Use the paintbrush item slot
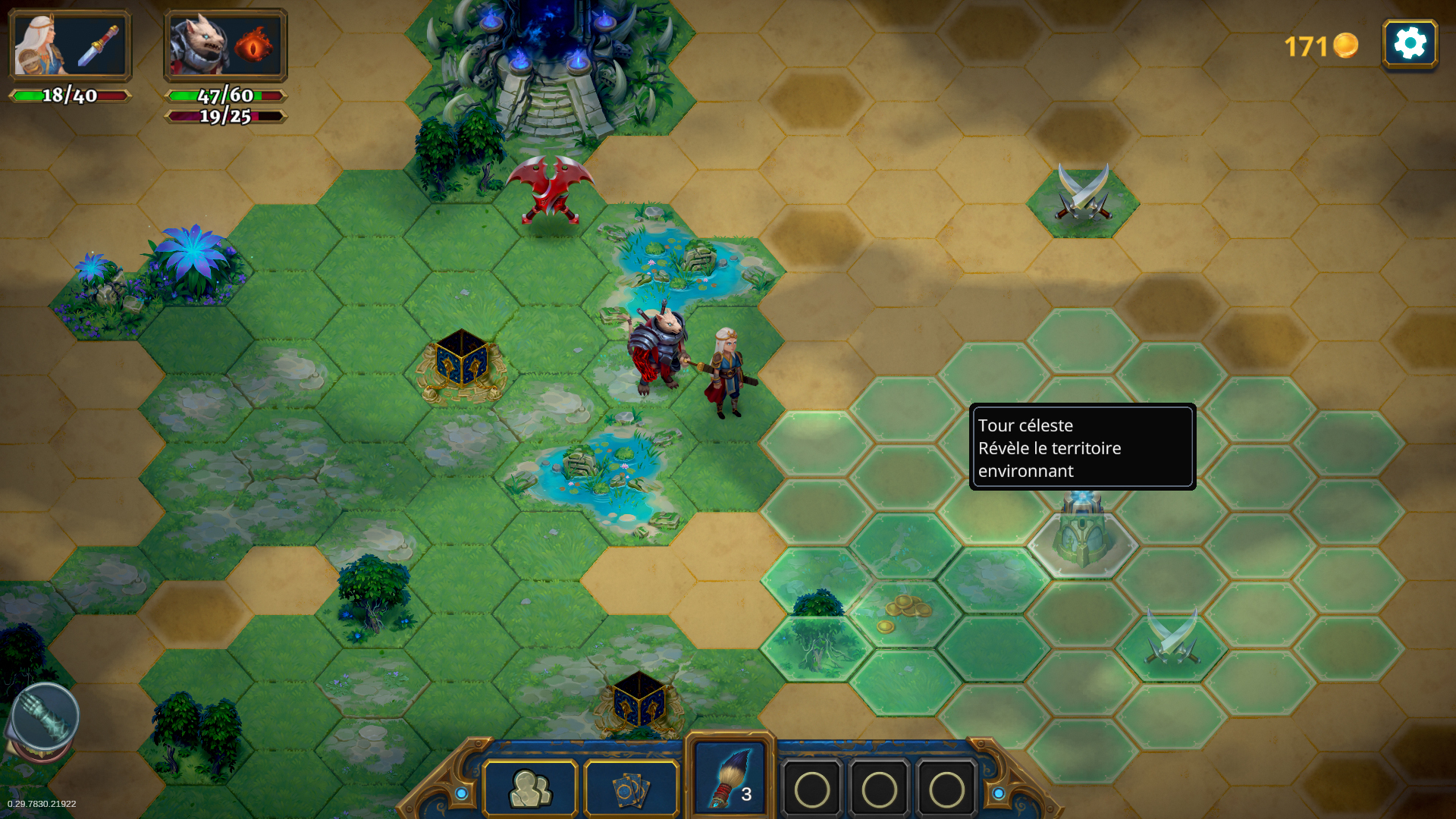 pos(730,777)
